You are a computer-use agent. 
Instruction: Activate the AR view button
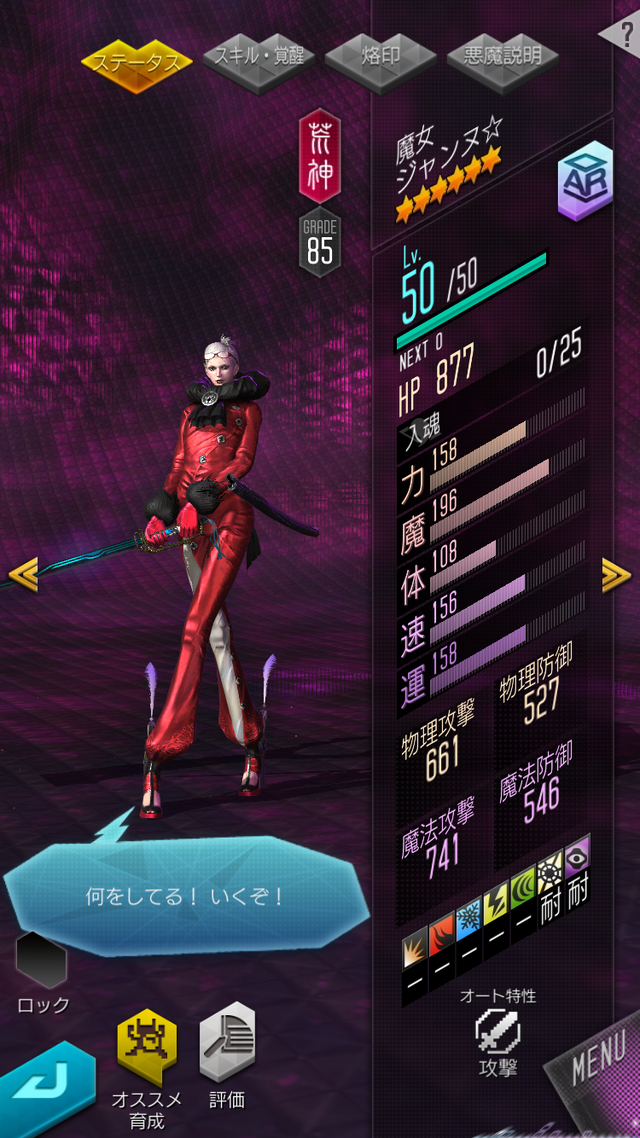[x=584, y=181]
